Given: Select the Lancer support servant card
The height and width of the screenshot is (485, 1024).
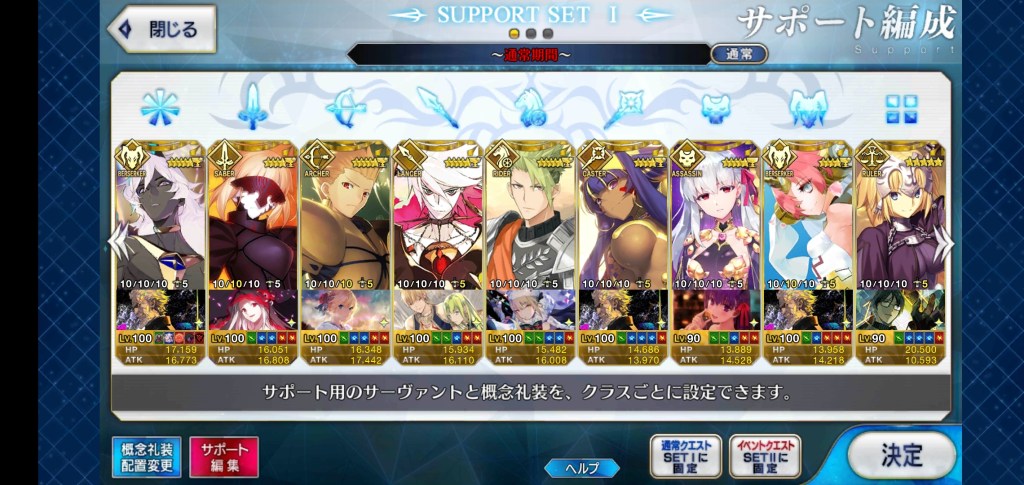Looking at the screenshot, I should pos(437,230).
